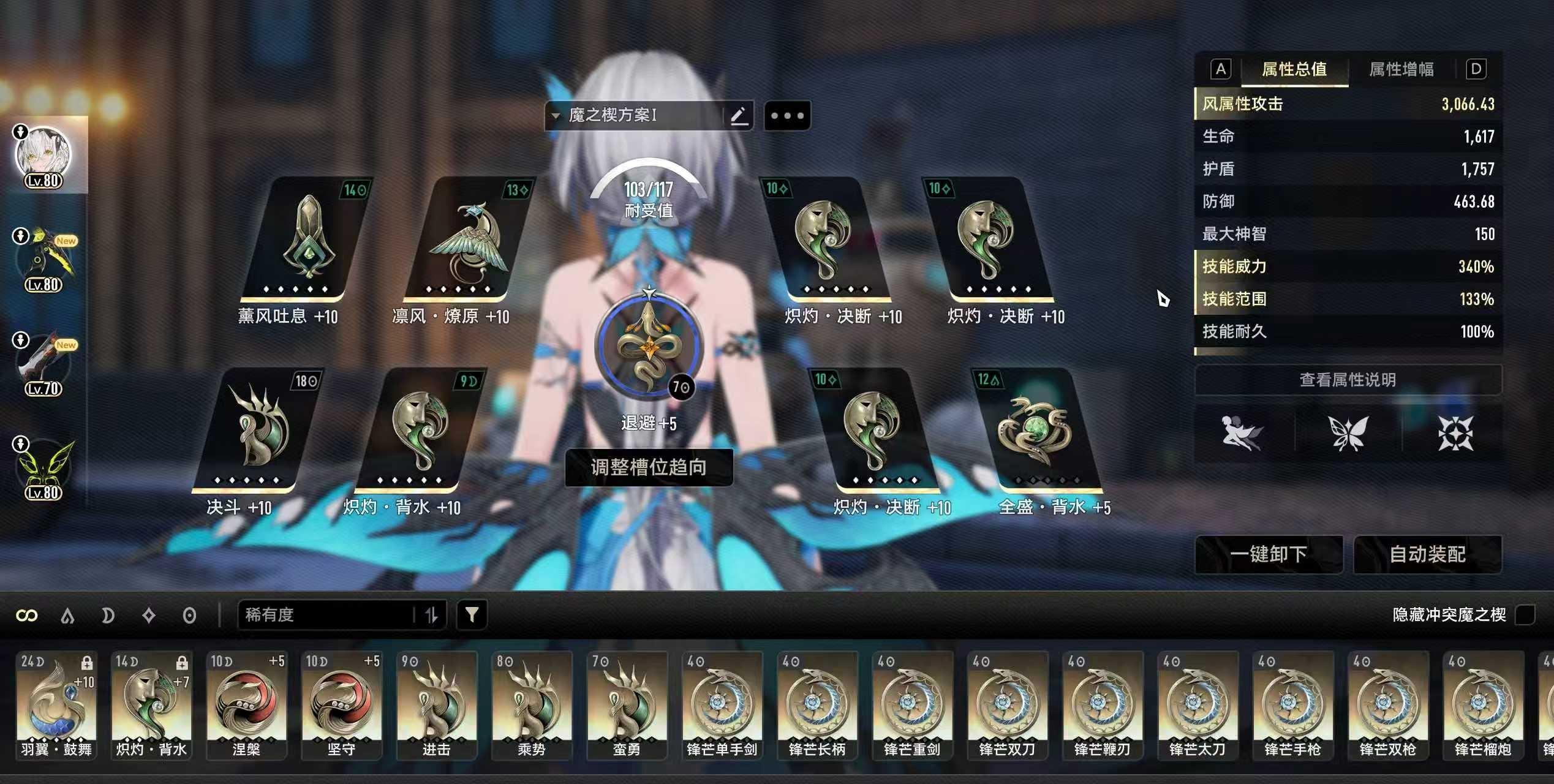This screenshot has width=1554, height=784.
Task: Select the 属性总值 tab
Action: click(1294, 69)
